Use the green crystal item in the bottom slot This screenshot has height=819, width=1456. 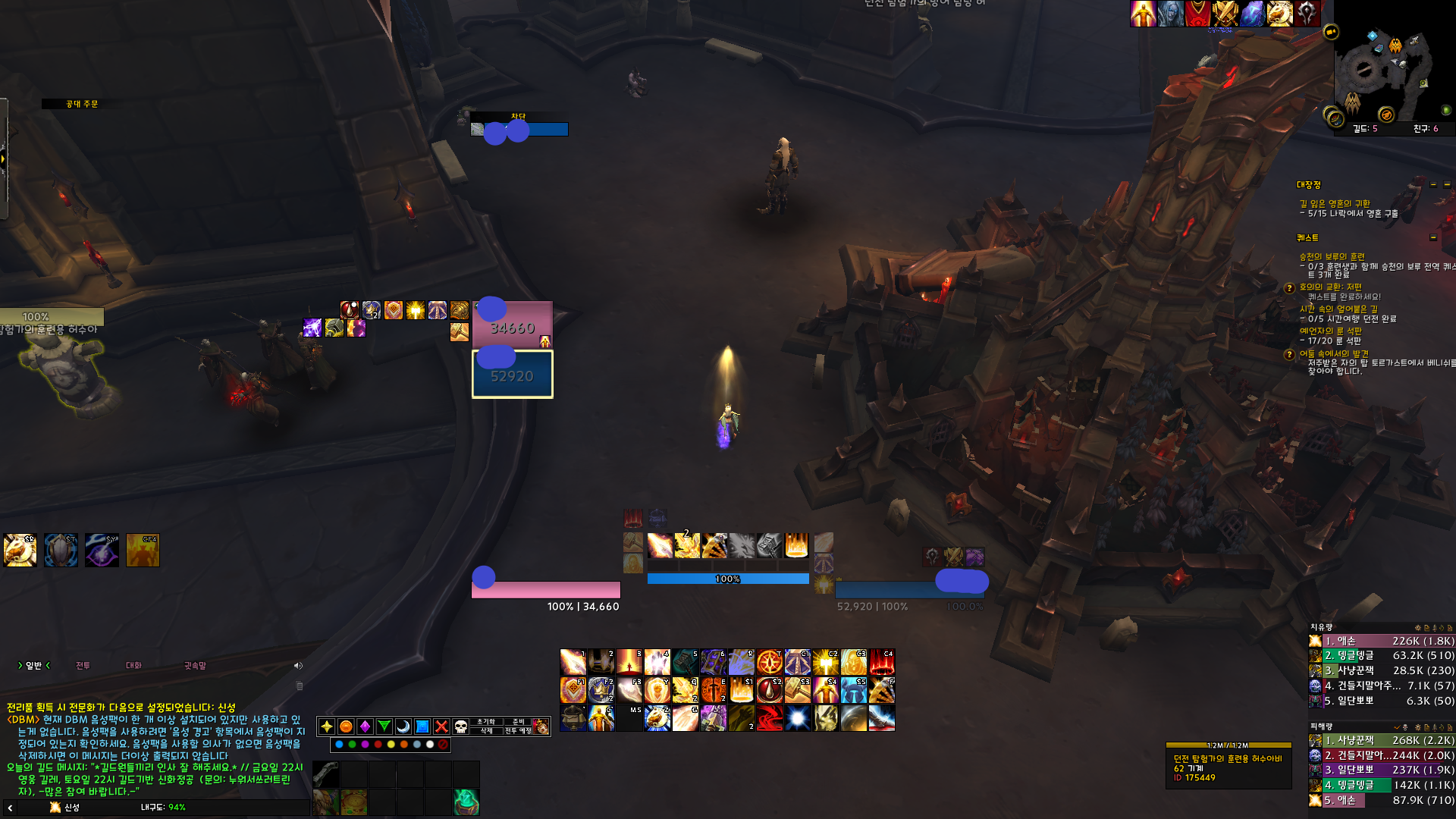click(466, 802)
